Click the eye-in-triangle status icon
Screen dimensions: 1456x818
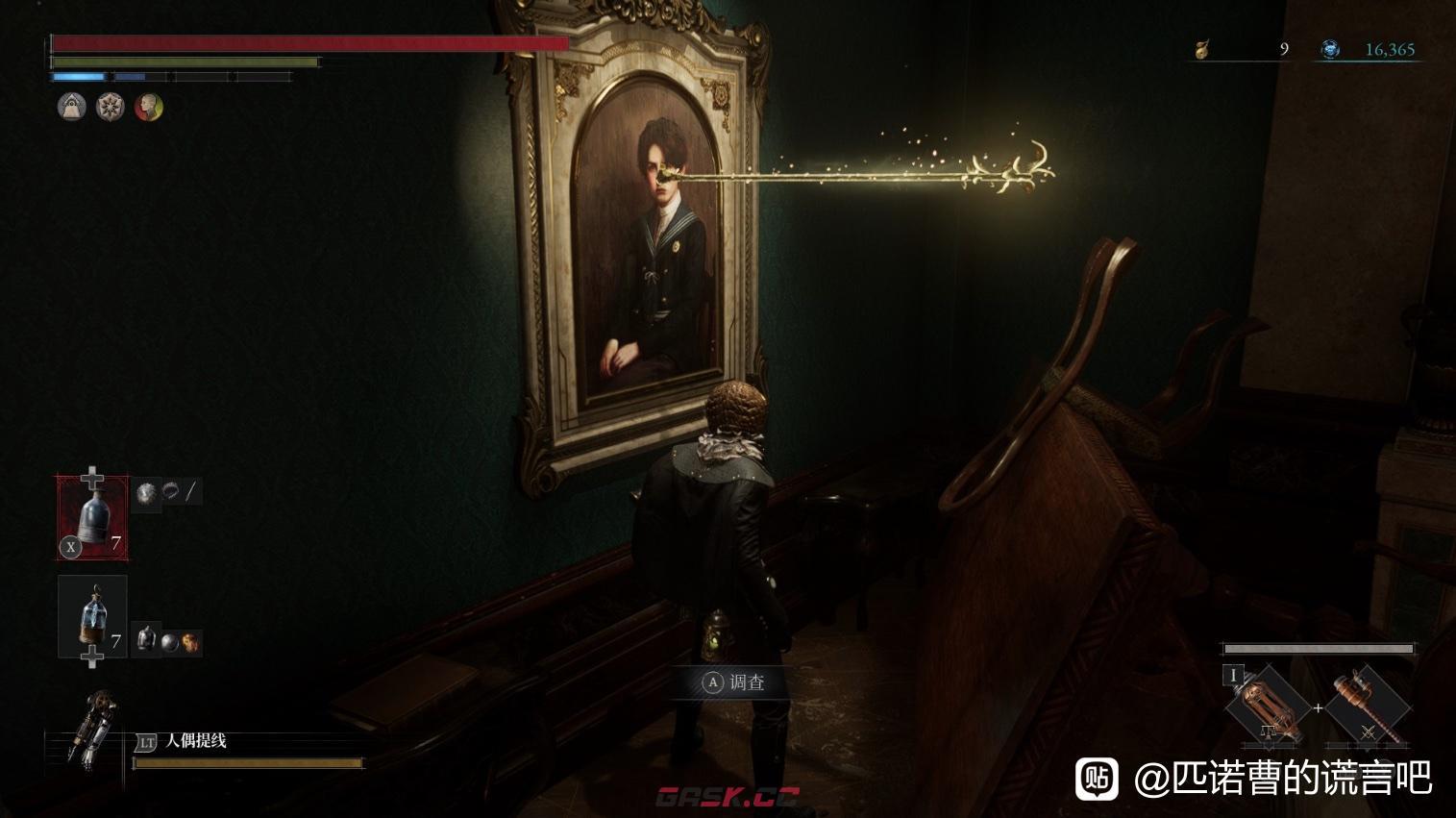click(72, 107)
